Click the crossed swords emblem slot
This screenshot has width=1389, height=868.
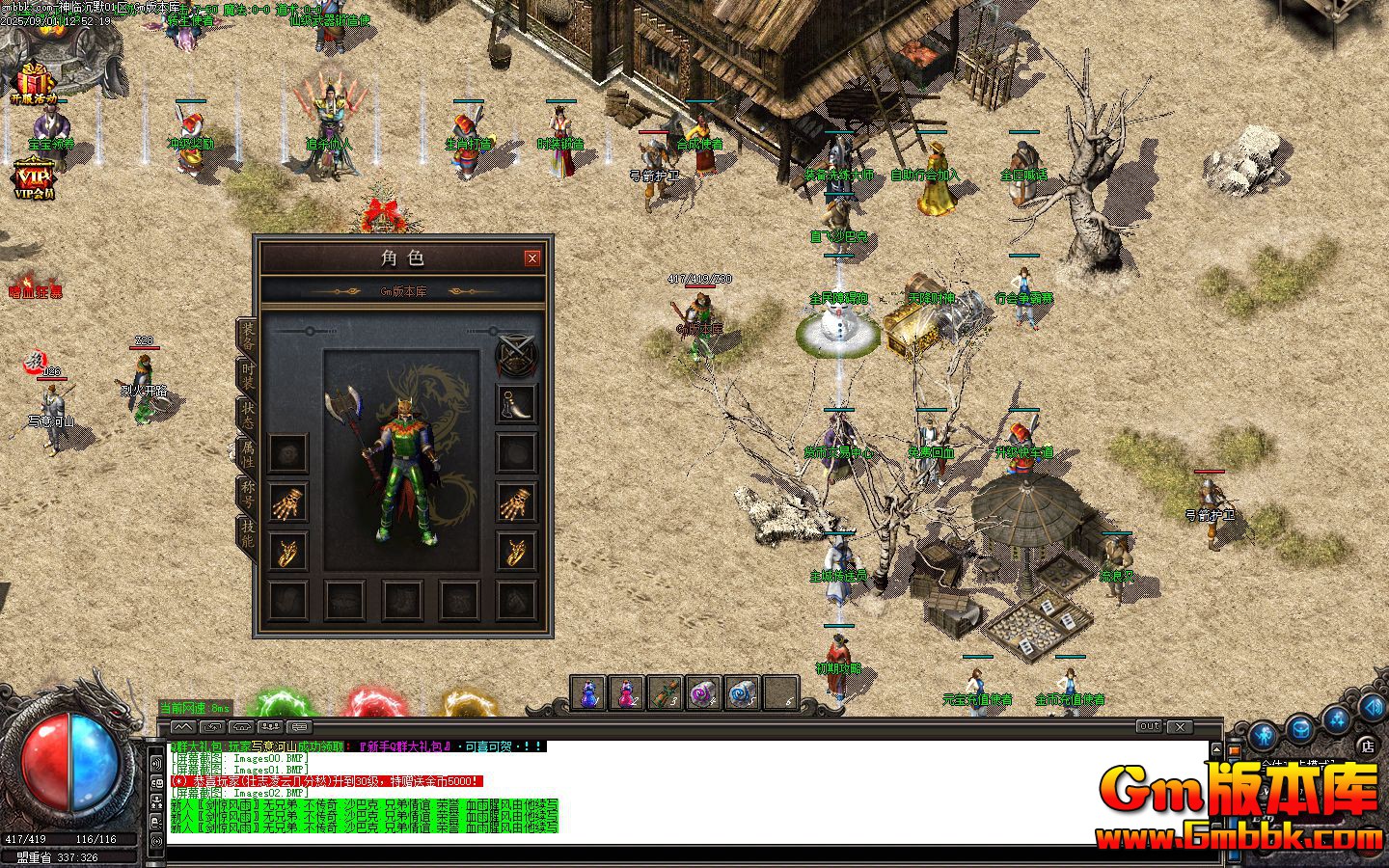(x=516, y=354)
